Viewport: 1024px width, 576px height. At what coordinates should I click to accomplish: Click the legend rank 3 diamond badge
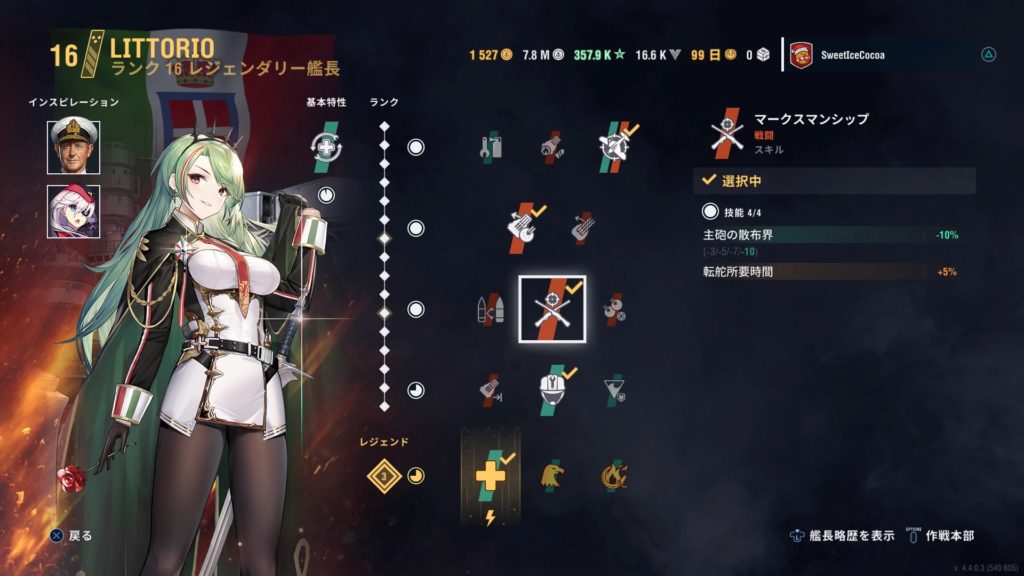[384, 476]
